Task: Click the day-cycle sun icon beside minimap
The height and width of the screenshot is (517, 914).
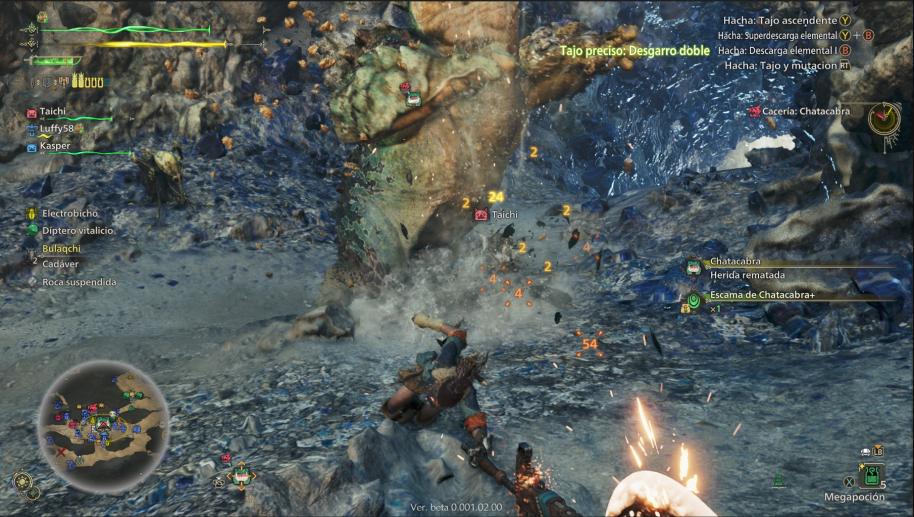Action: coord(22,481)
